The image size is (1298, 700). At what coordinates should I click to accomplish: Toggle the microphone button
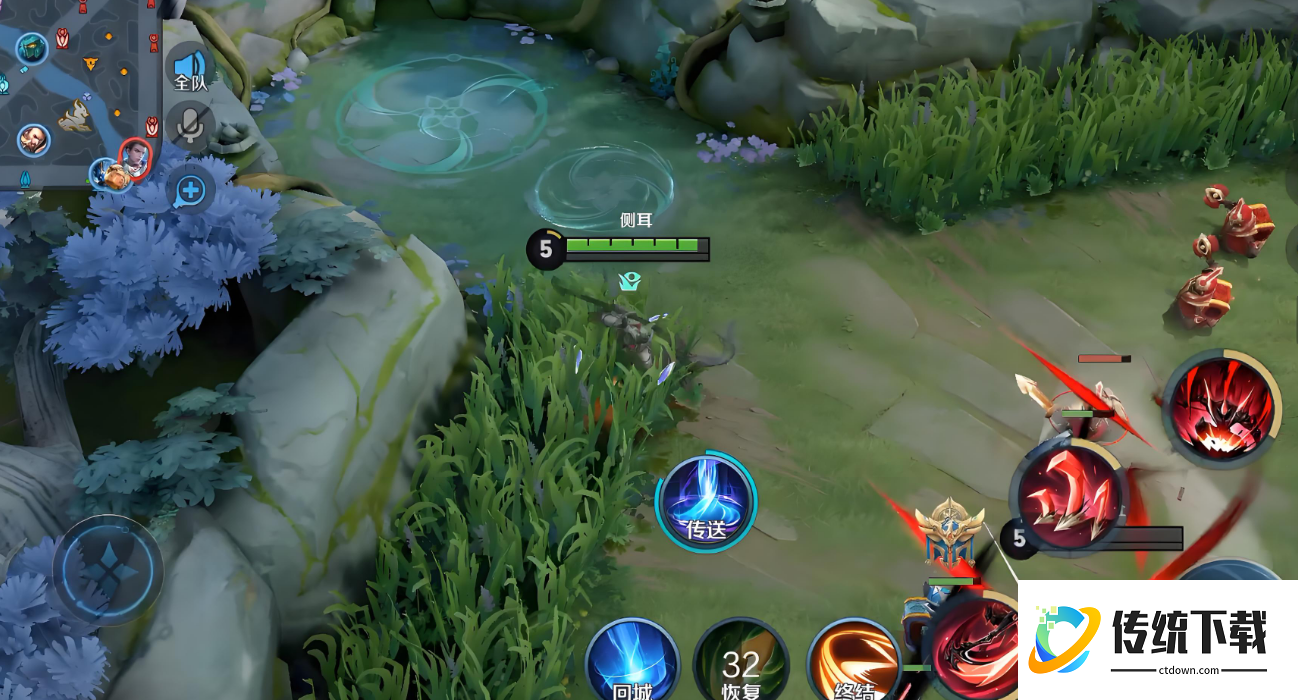(188, 126)
